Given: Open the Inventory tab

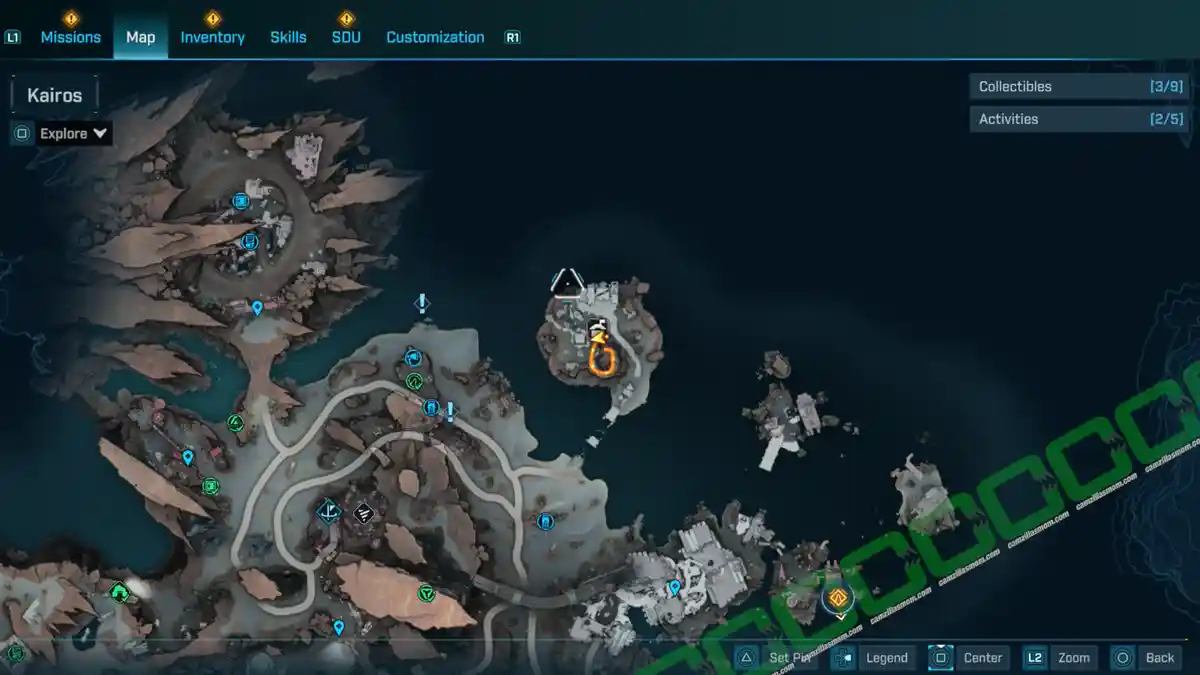Looking at the screenshot, I should click(212, 37).
